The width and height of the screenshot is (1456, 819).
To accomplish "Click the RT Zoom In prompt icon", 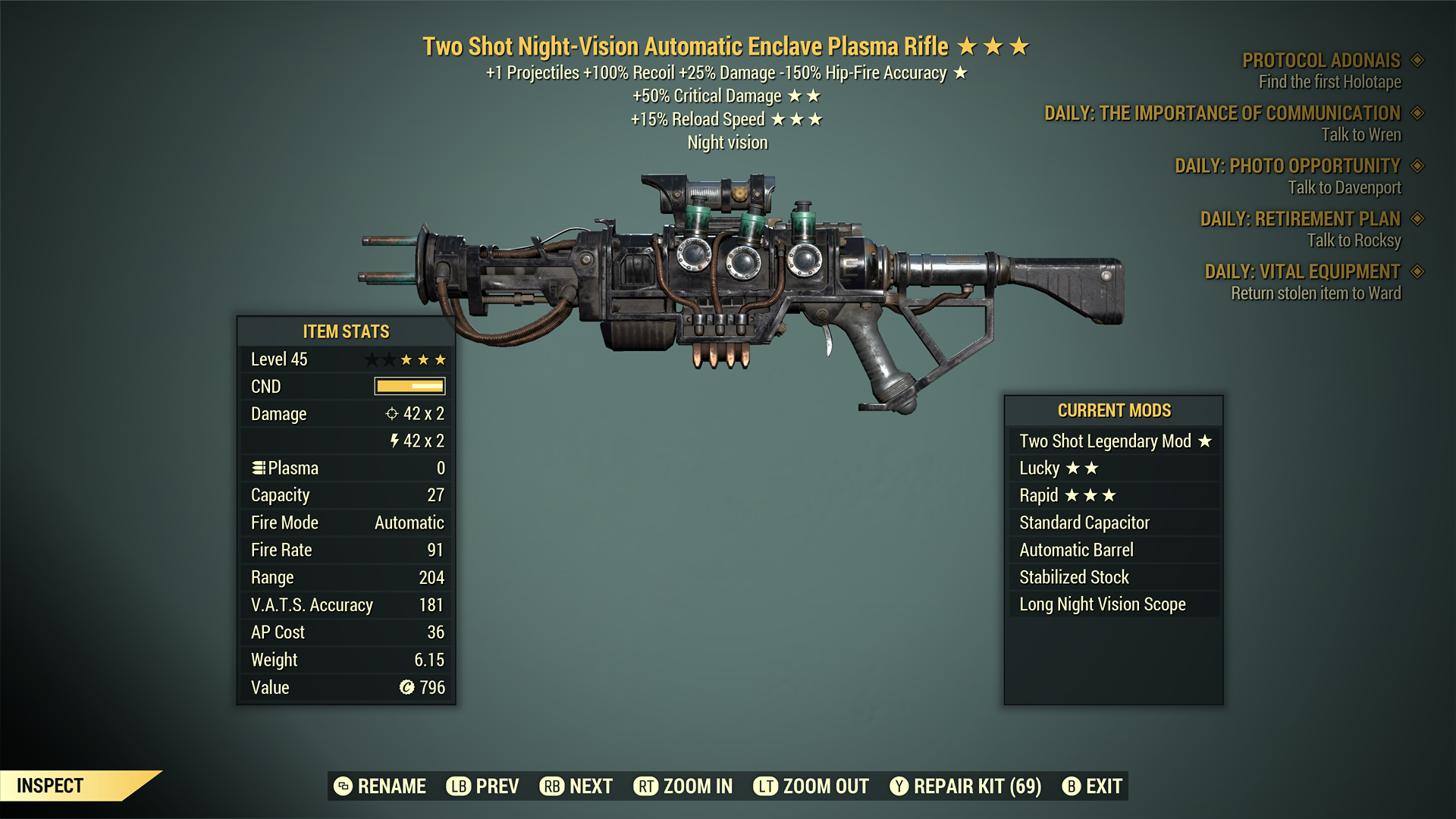I will (647, 786).
